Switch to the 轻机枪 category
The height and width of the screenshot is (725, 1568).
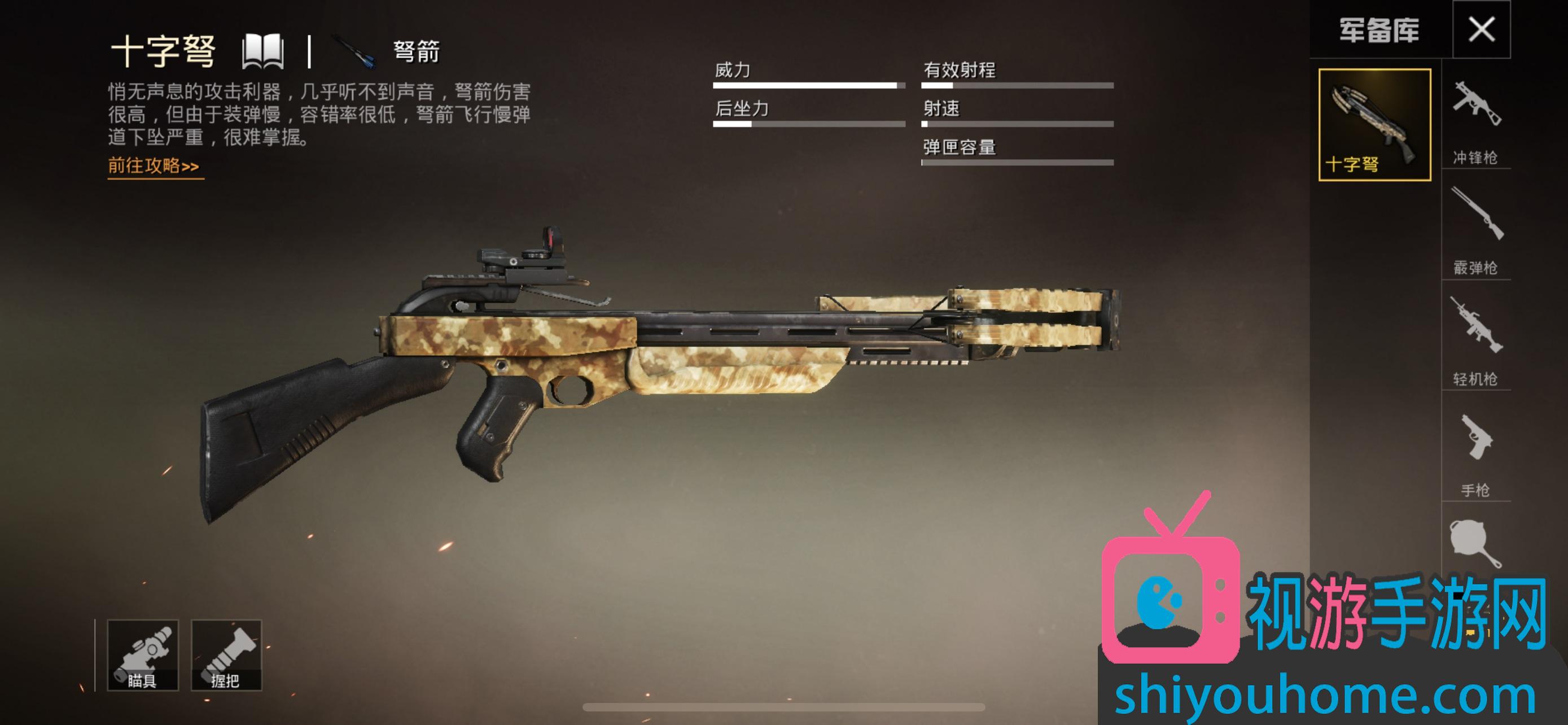coord(1475,343)
